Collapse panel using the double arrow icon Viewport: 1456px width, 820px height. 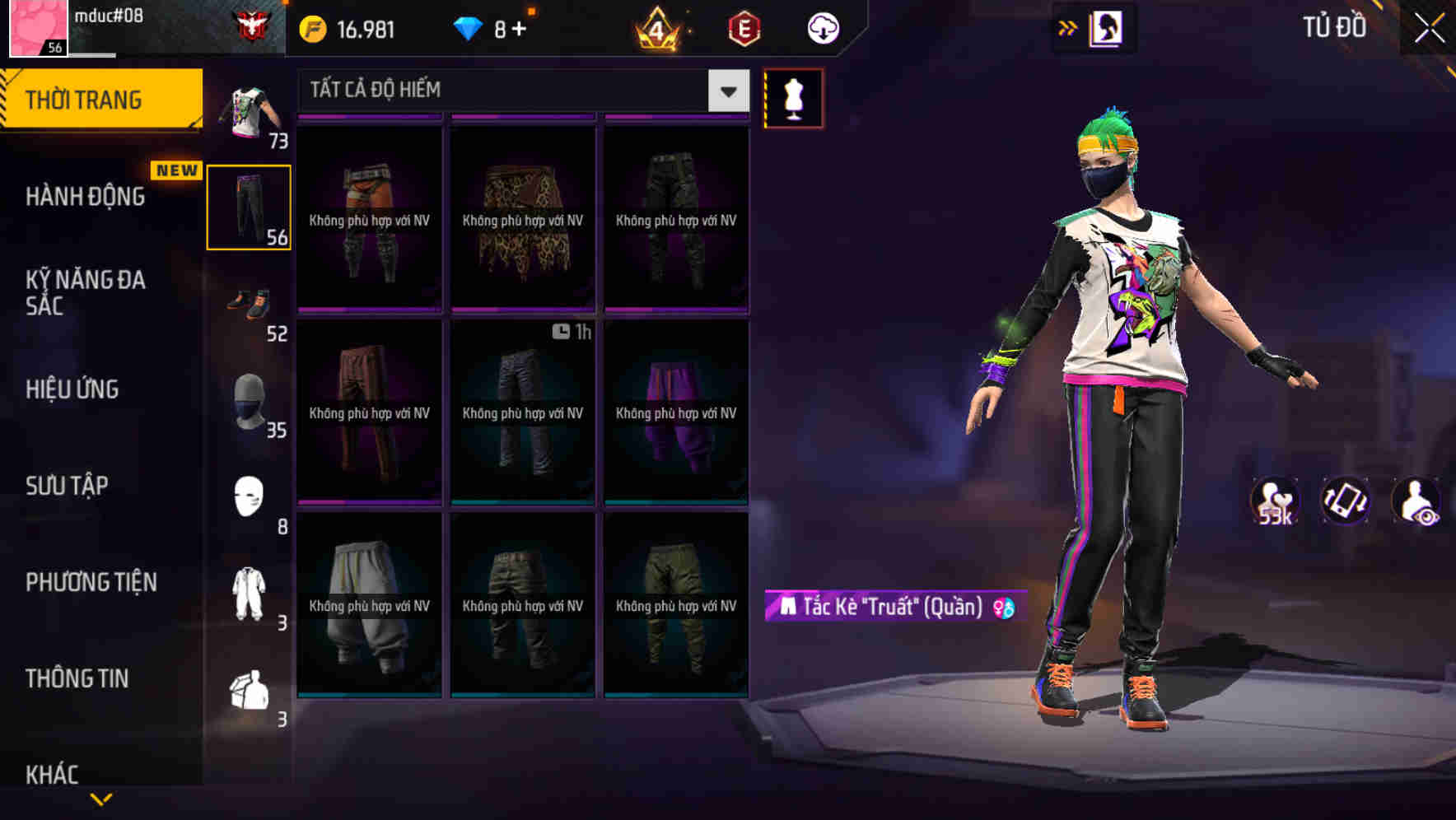(x=1068, y=27)
